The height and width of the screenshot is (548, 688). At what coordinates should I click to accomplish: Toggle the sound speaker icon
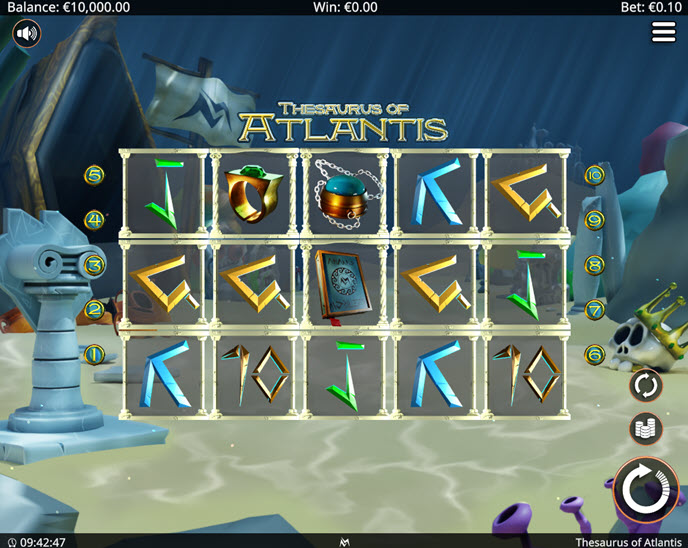(27, 34)
